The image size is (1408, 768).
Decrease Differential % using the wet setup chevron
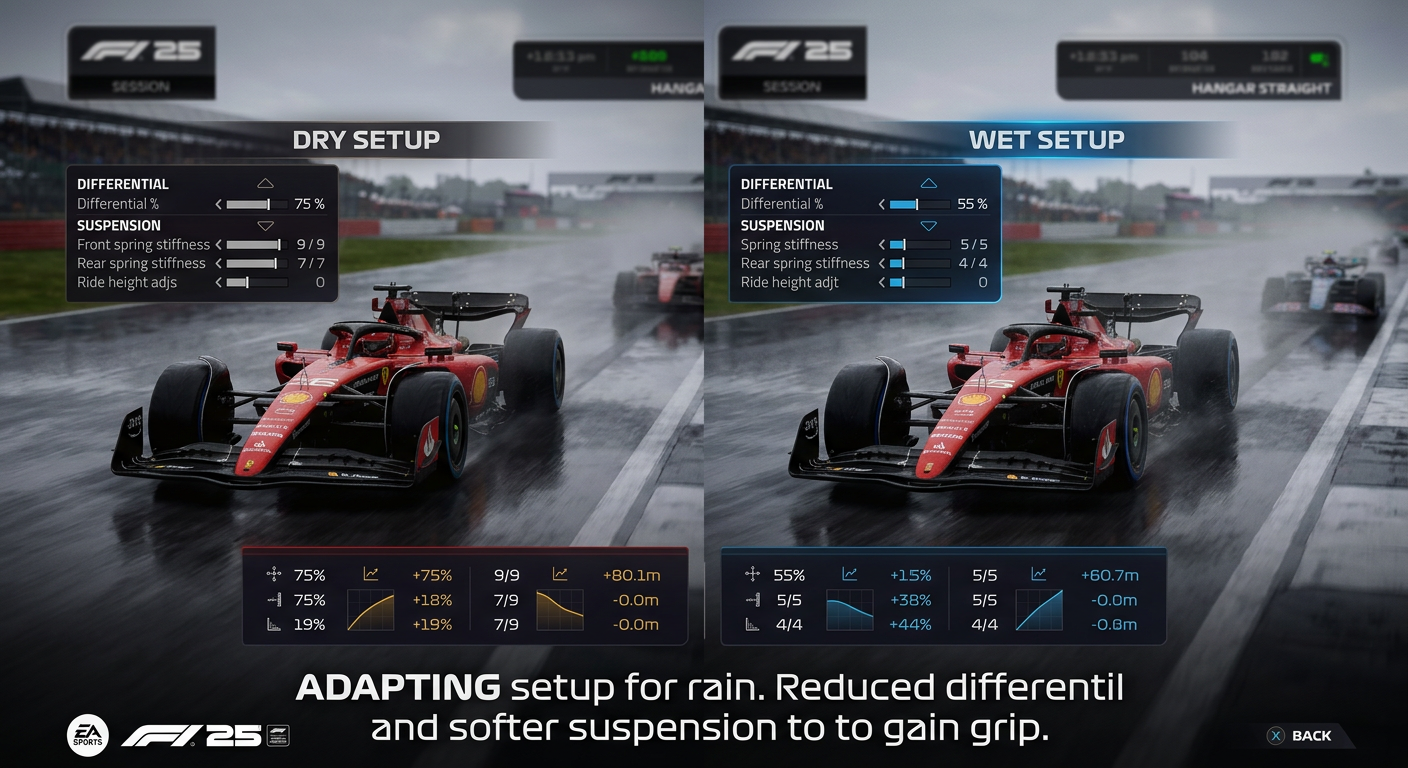tap(884, 204)
